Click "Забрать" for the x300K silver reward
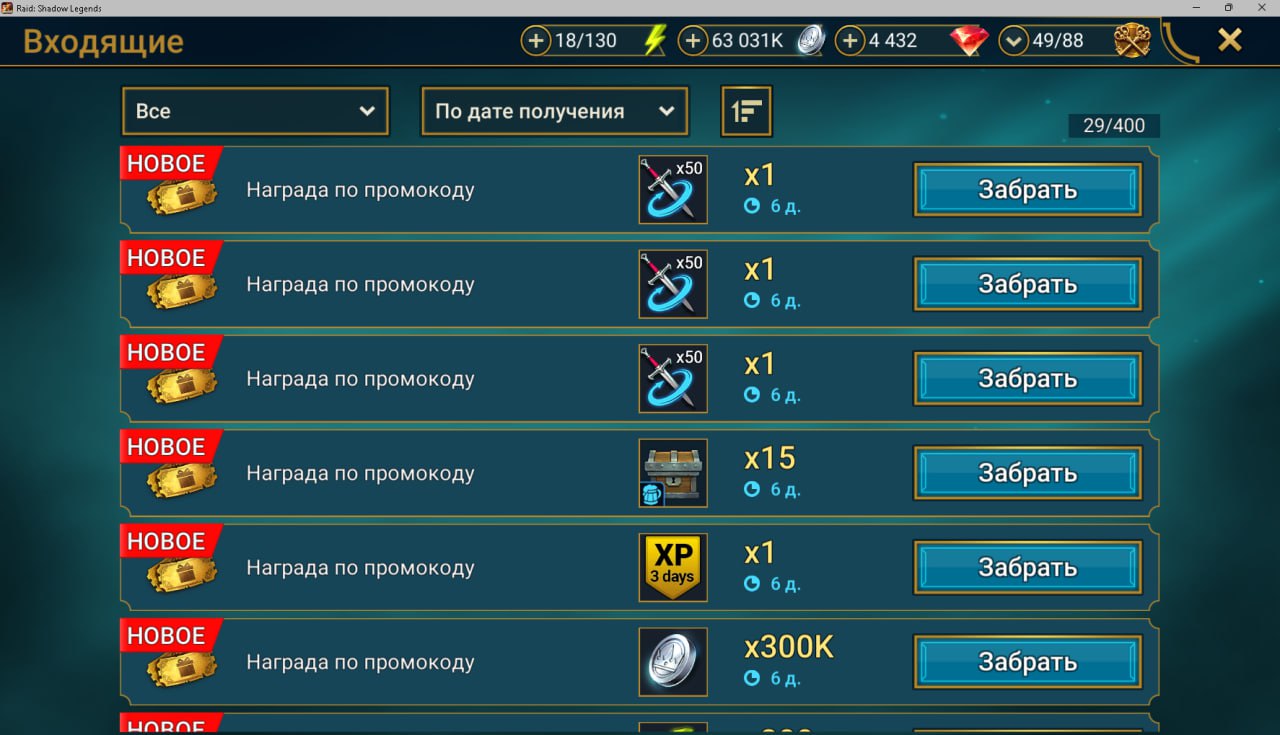The image size is (1280, 735). 1027,662
